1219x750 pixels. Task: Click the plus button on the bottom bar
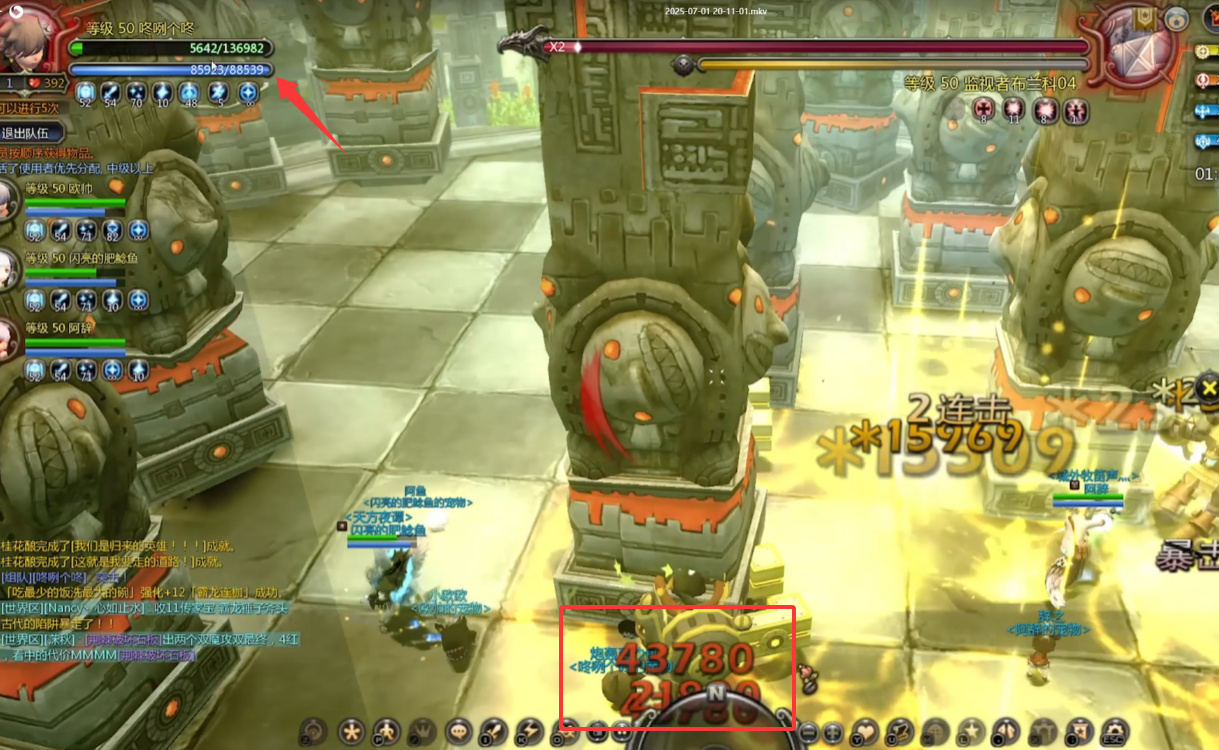pos(831,732)
